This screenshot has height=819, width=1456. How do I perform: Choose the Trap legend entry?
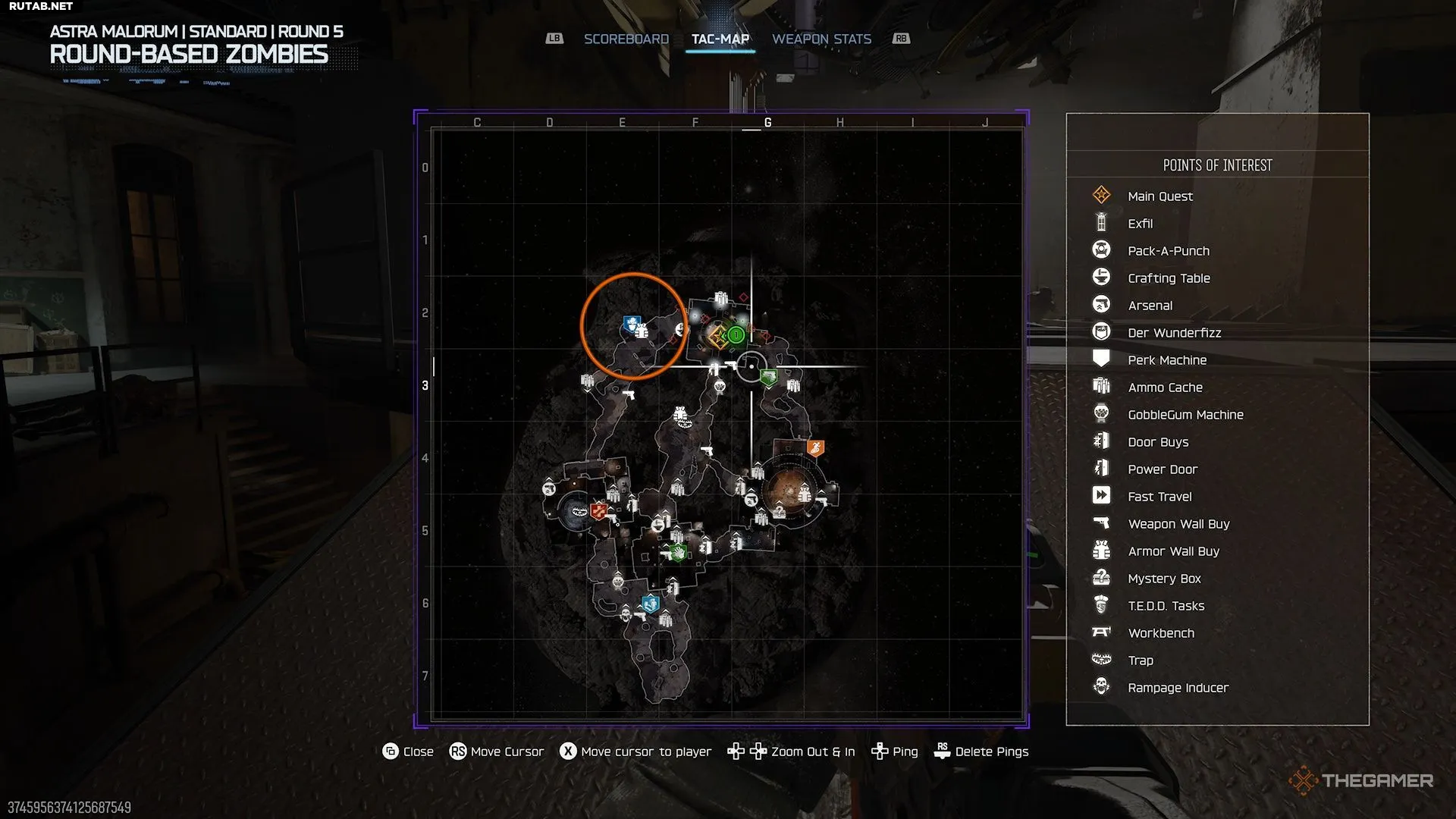pyautogui.click(x=1140, y=661)
